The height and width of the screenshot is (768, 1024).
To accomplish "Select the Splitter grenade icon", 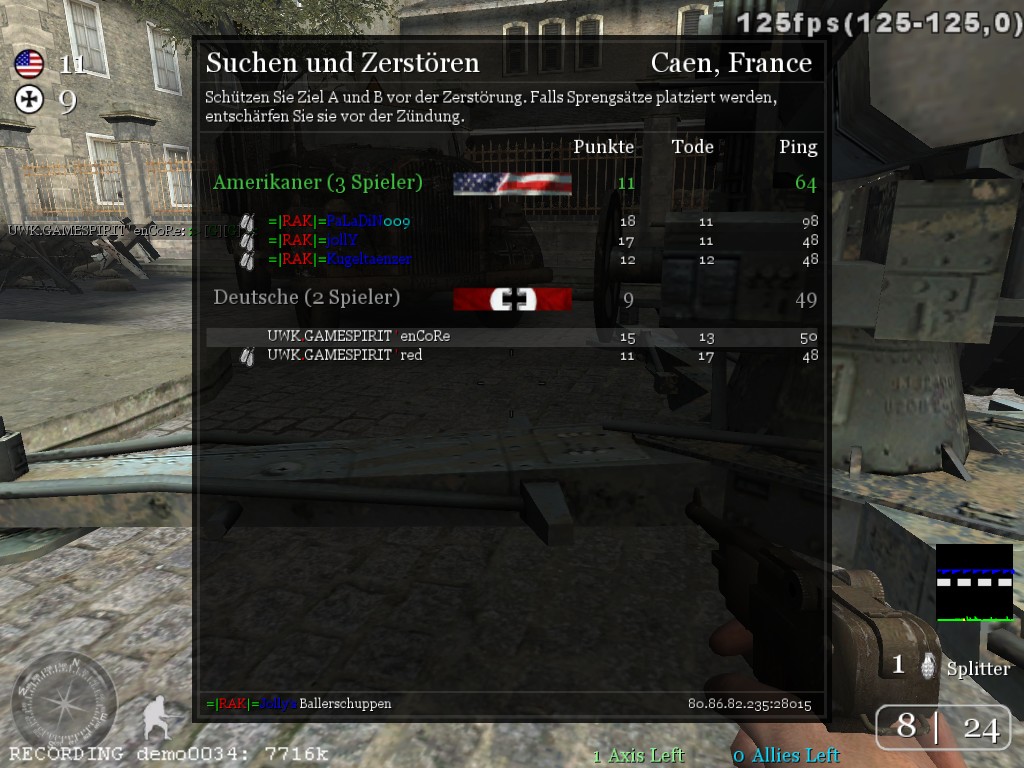I will click(929, 667).
